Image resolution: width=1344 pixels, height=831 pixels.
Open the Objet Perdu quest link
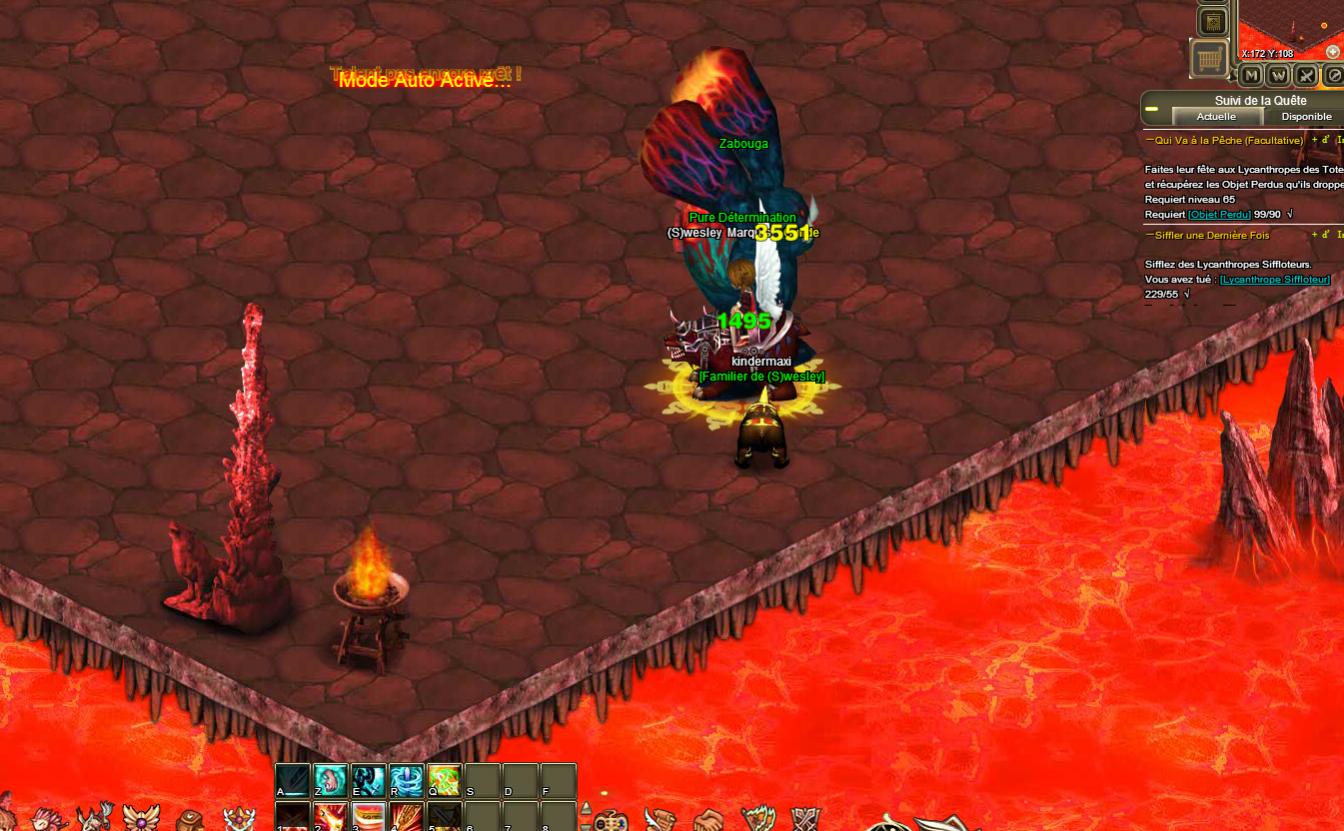[x=1219, y=214]
